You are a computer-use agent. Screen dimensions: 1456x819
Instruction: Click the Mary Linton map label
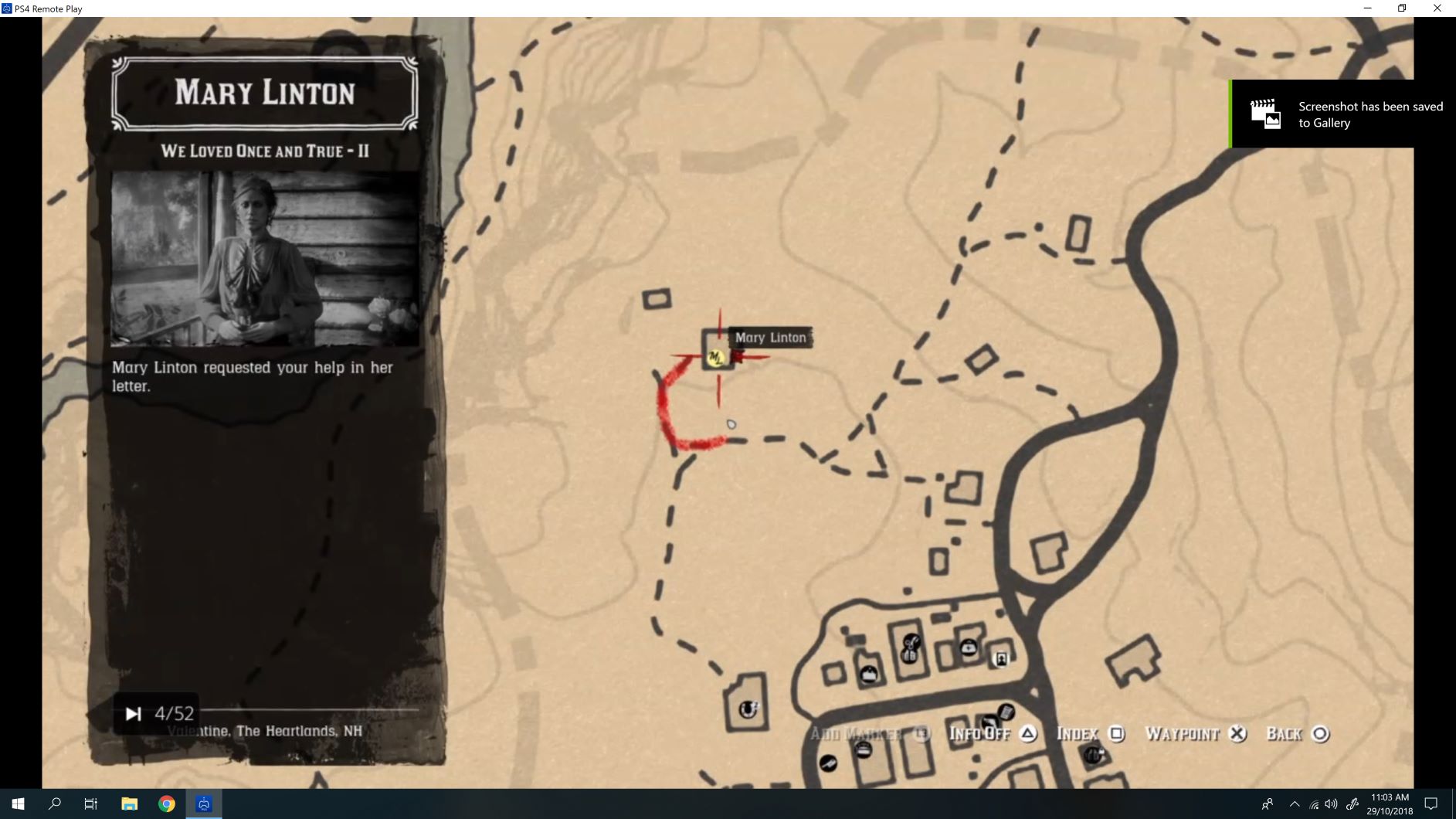(770, 338)
